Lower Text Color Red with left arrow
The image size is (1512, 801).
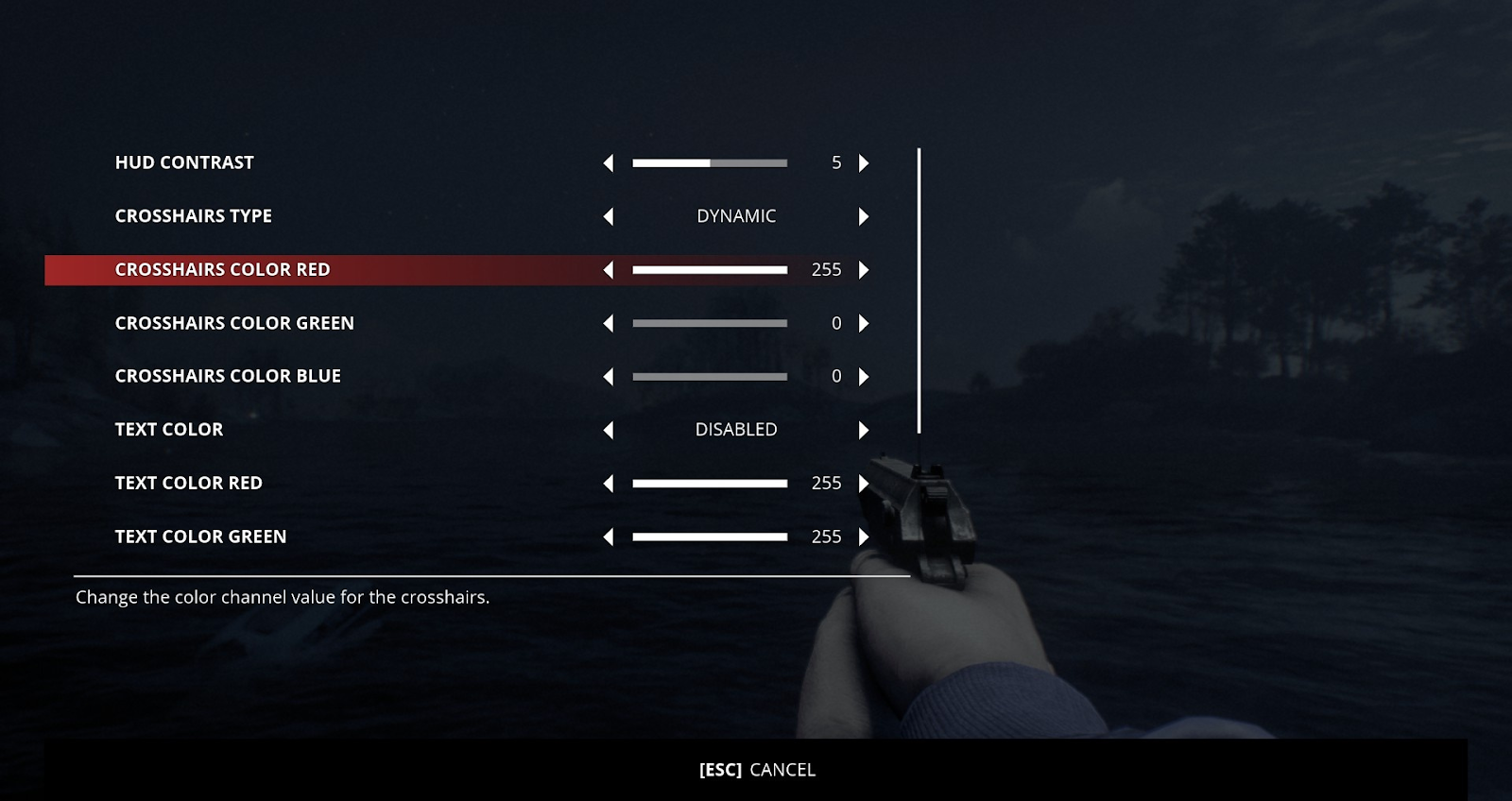[x=609, y=484]
